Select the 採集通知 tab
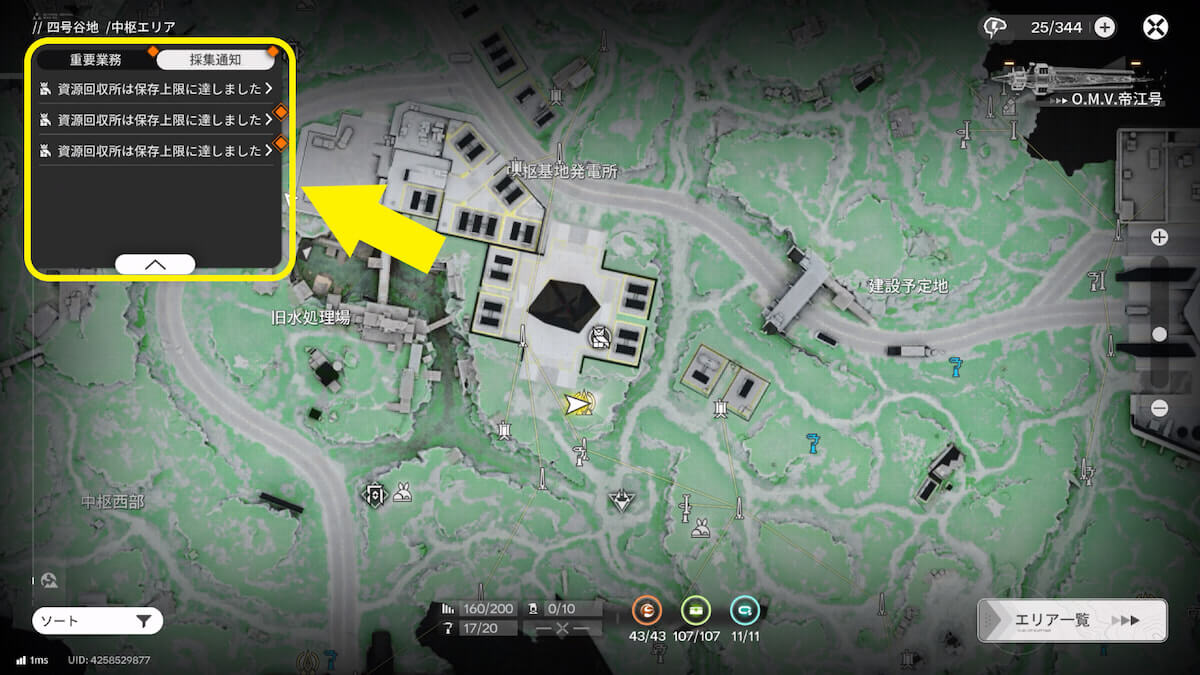Screen dimensions: 1200x675 pyautogui.click(x=215, y=60)
